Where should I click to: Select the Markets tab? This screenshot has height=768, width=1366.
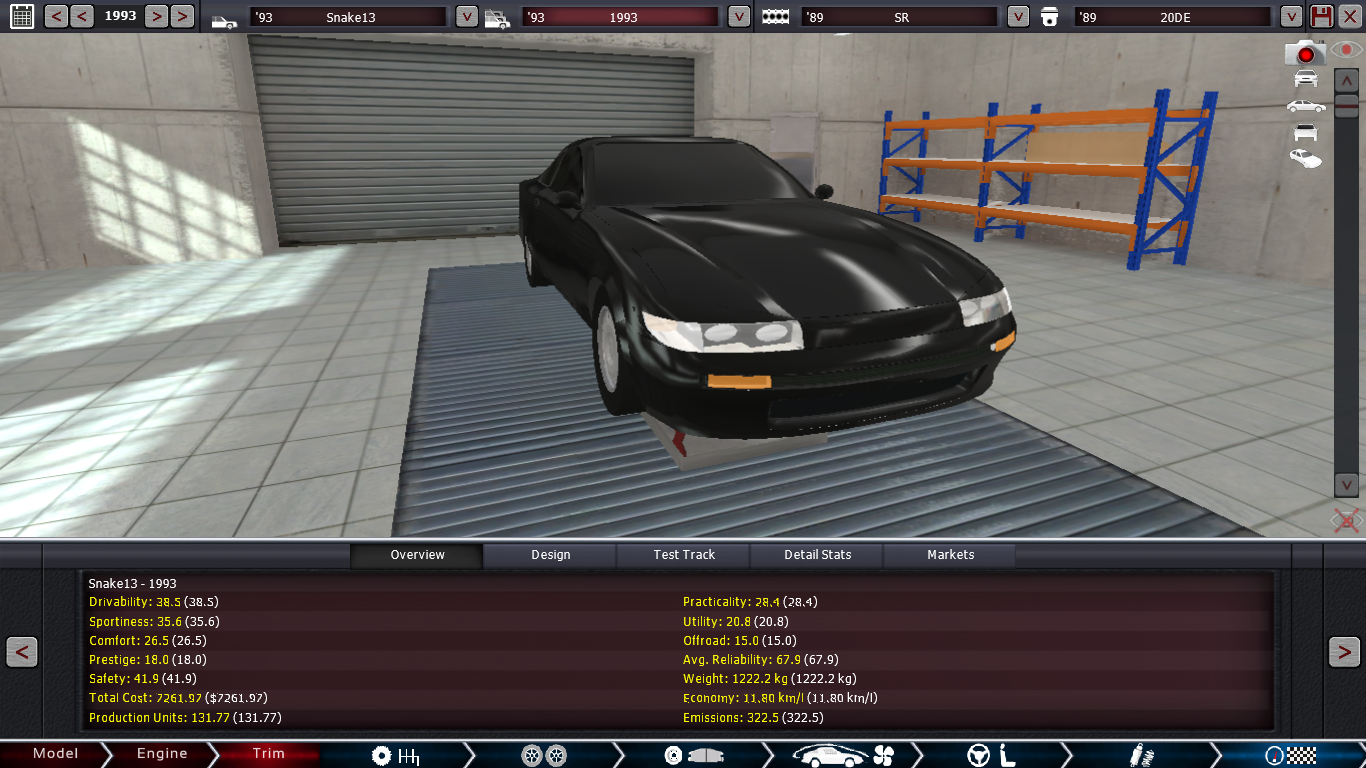950,555
